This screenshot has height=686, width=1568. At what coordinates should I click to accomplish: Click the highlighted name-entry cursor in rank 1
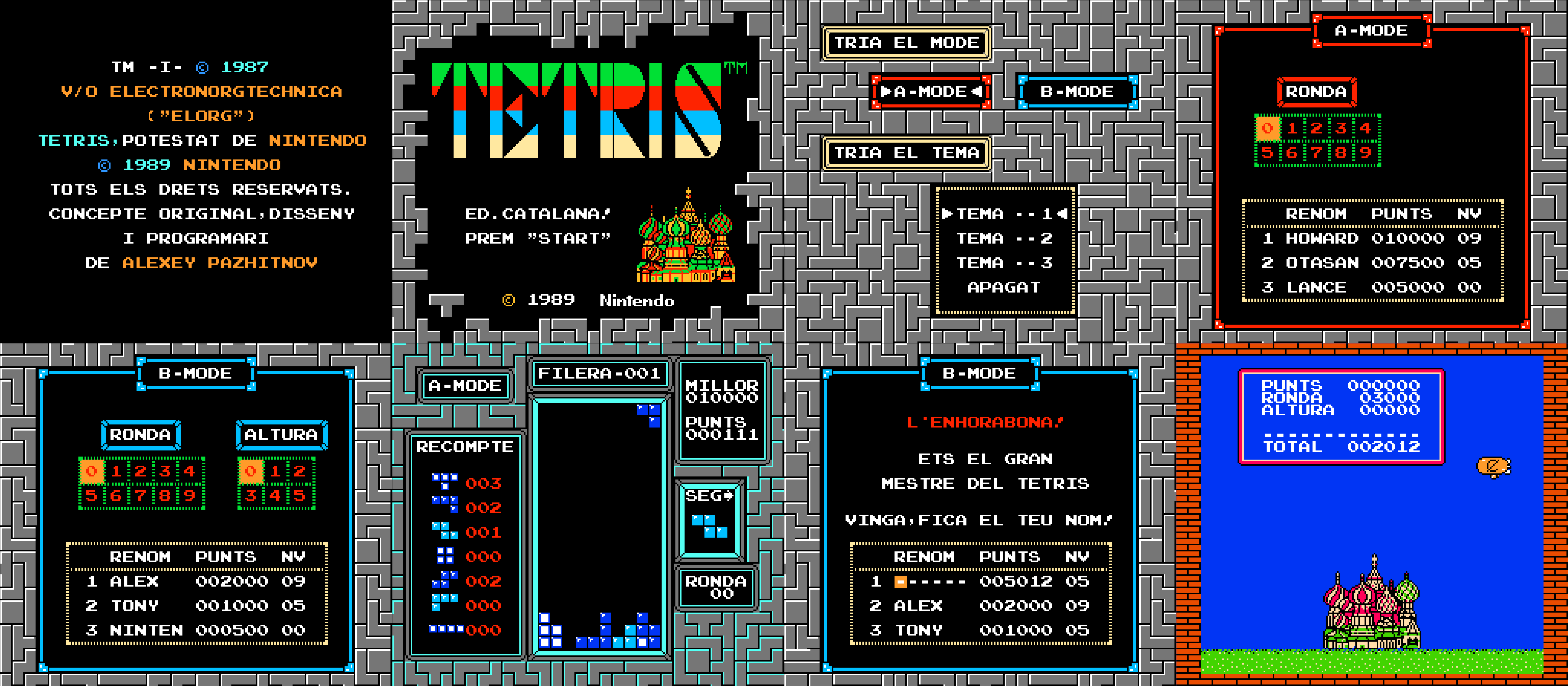[x=899, y=582]
